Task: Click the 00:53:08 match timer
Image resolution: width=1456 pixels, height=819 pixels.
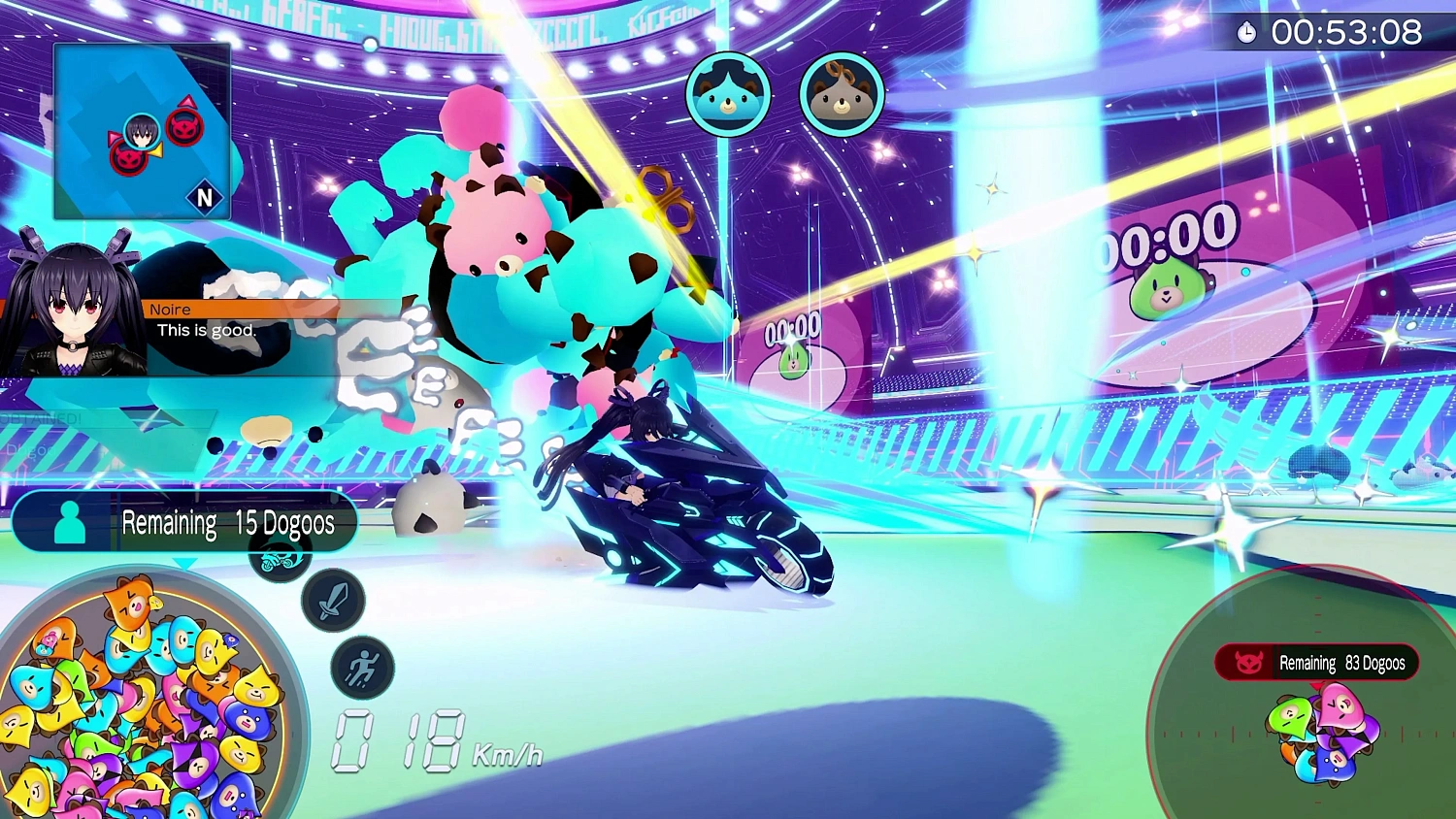Action: (1348, 32)
